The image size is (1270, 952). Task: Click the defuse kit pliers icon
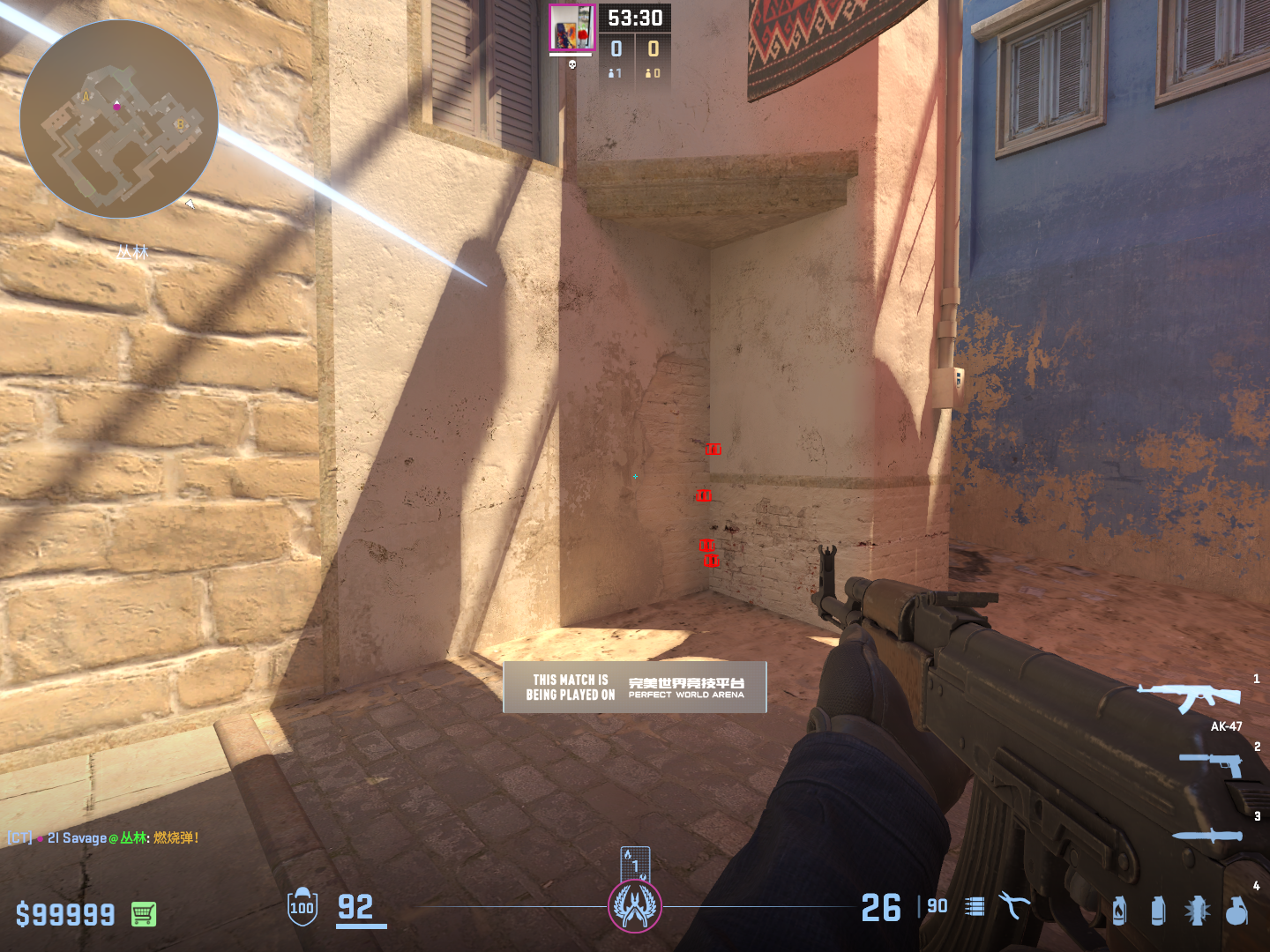[1013, 905]
